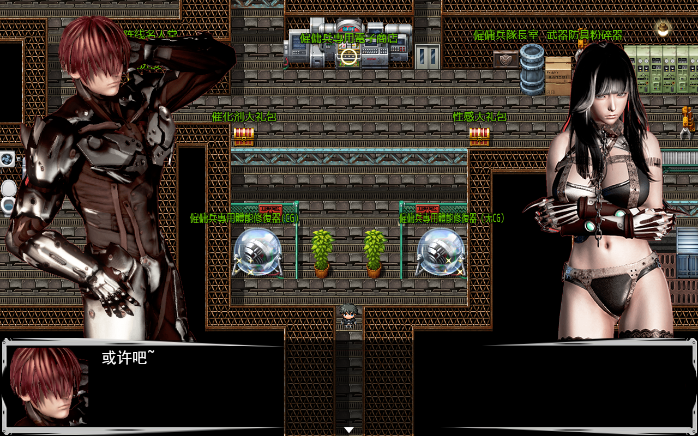Advance dialogue with the down-arrow continue indicator
Screen dimensions: 698x436
(x=349, y=429)
